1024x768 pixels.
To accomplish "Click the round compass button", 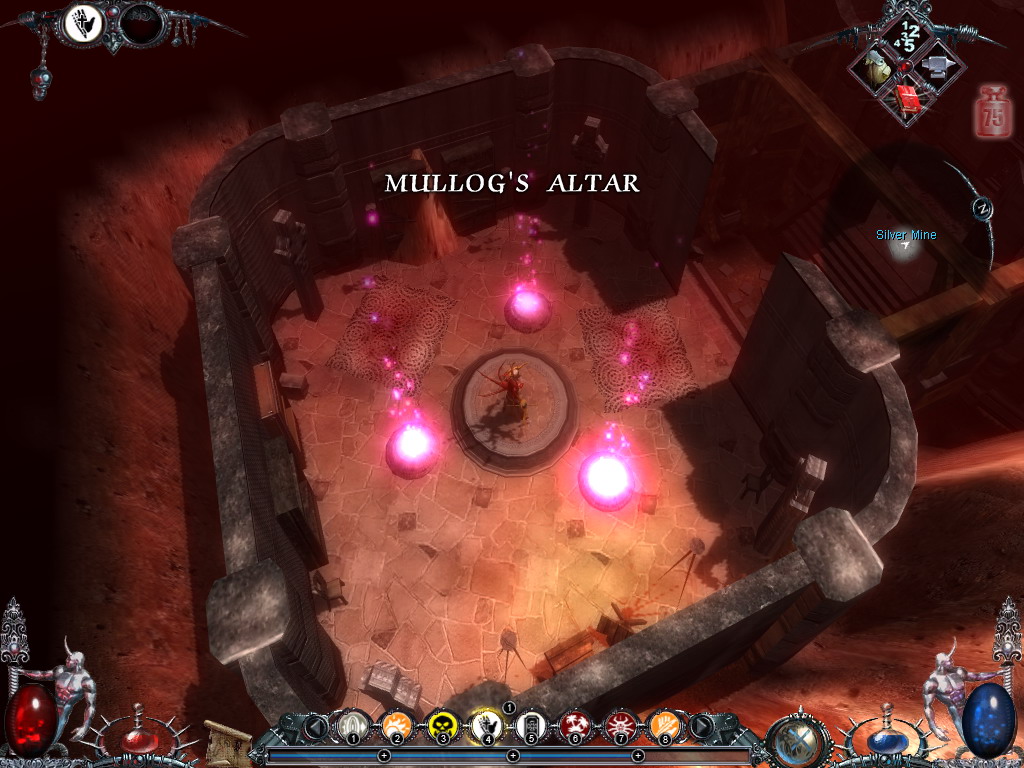I will [982, 207].
